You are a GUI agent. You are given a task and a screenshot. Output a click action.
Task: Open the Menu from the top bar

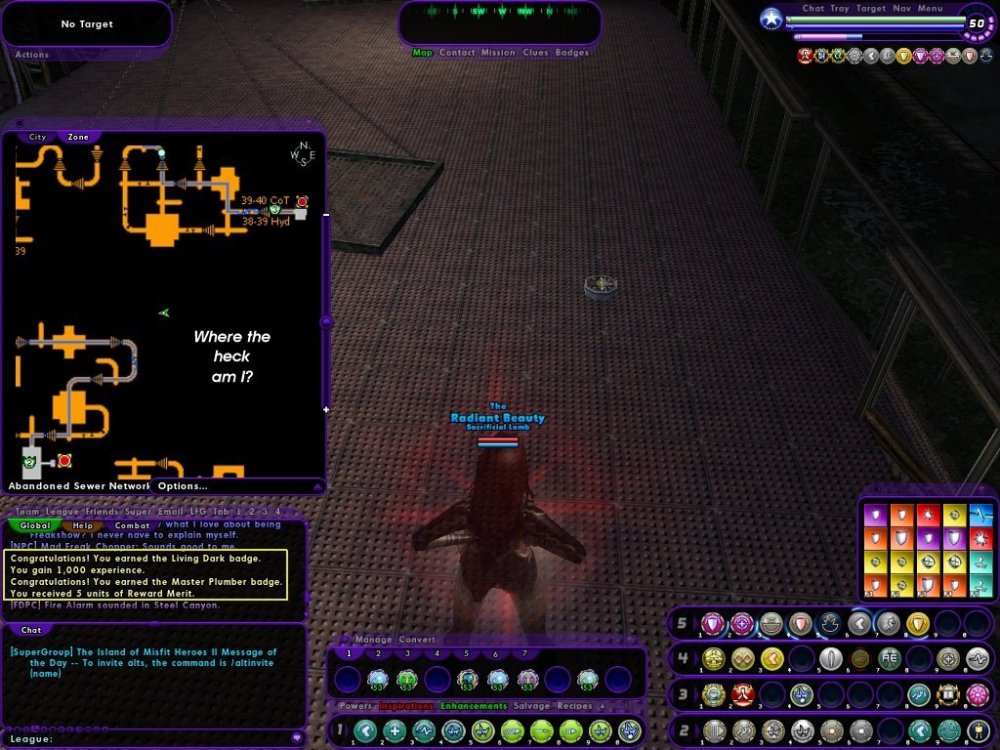pos(930,9)
